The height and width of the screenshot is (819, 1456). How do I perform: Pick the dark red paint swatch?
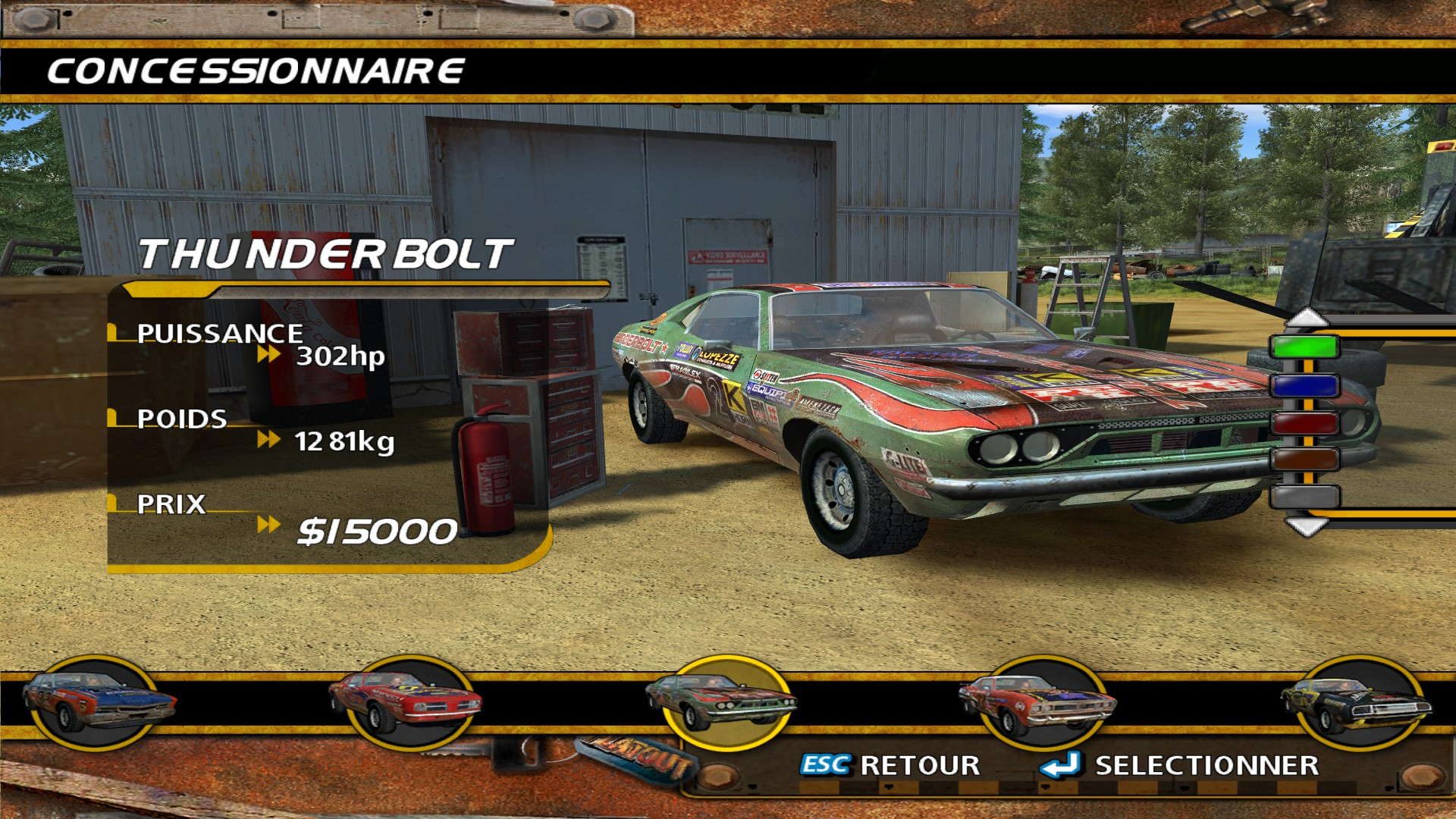(1304, 422)
